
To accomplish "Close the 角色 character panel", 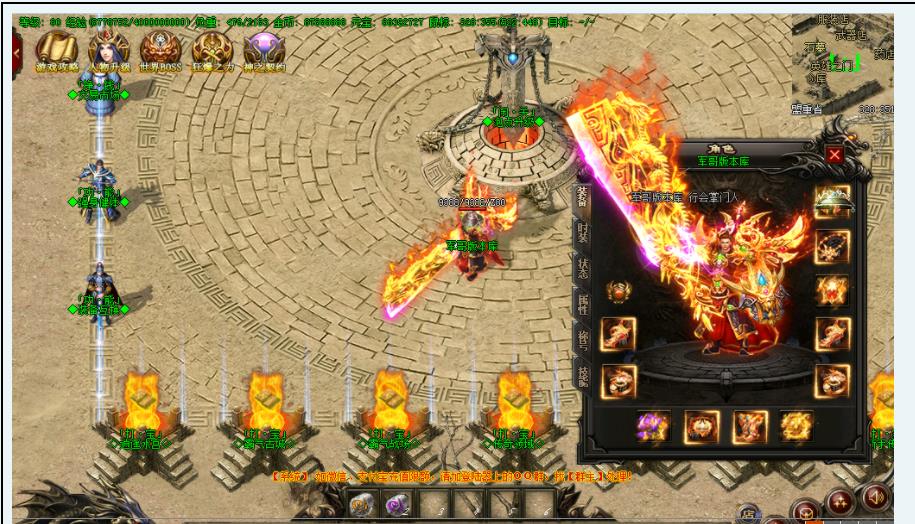I will pos(834,155).
